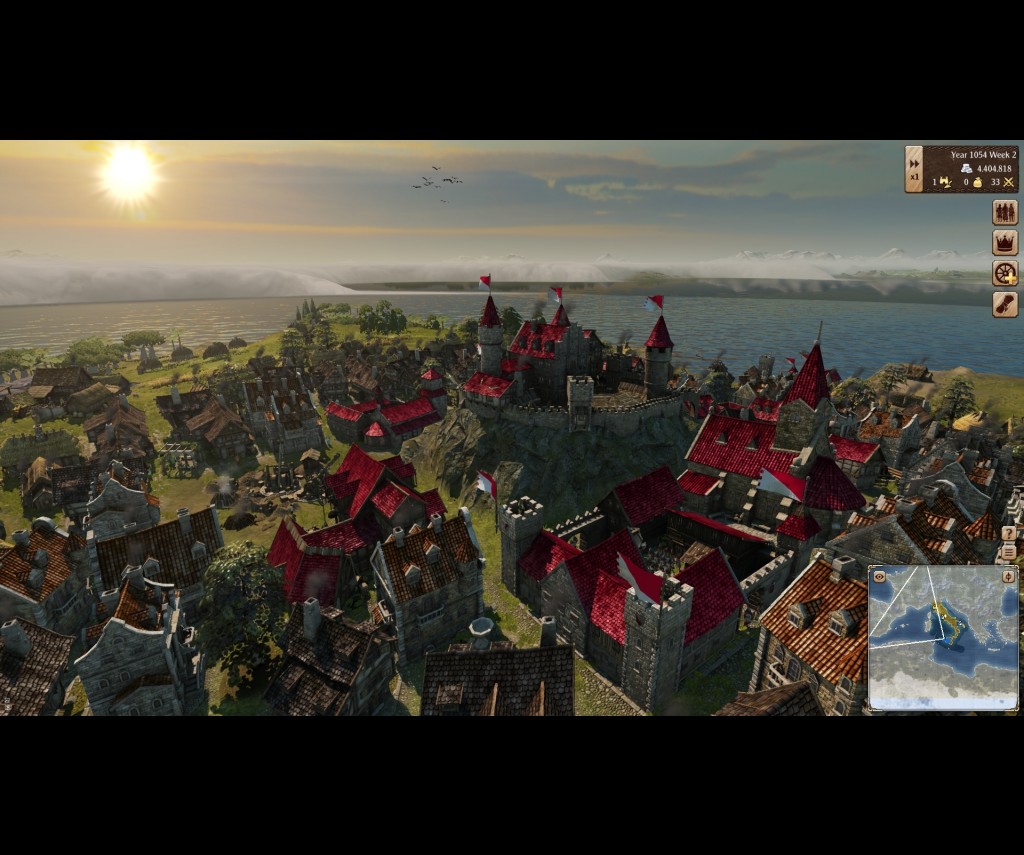
Task: Toggle the eye view filter on minimap
Action: [x=879, y=576]
